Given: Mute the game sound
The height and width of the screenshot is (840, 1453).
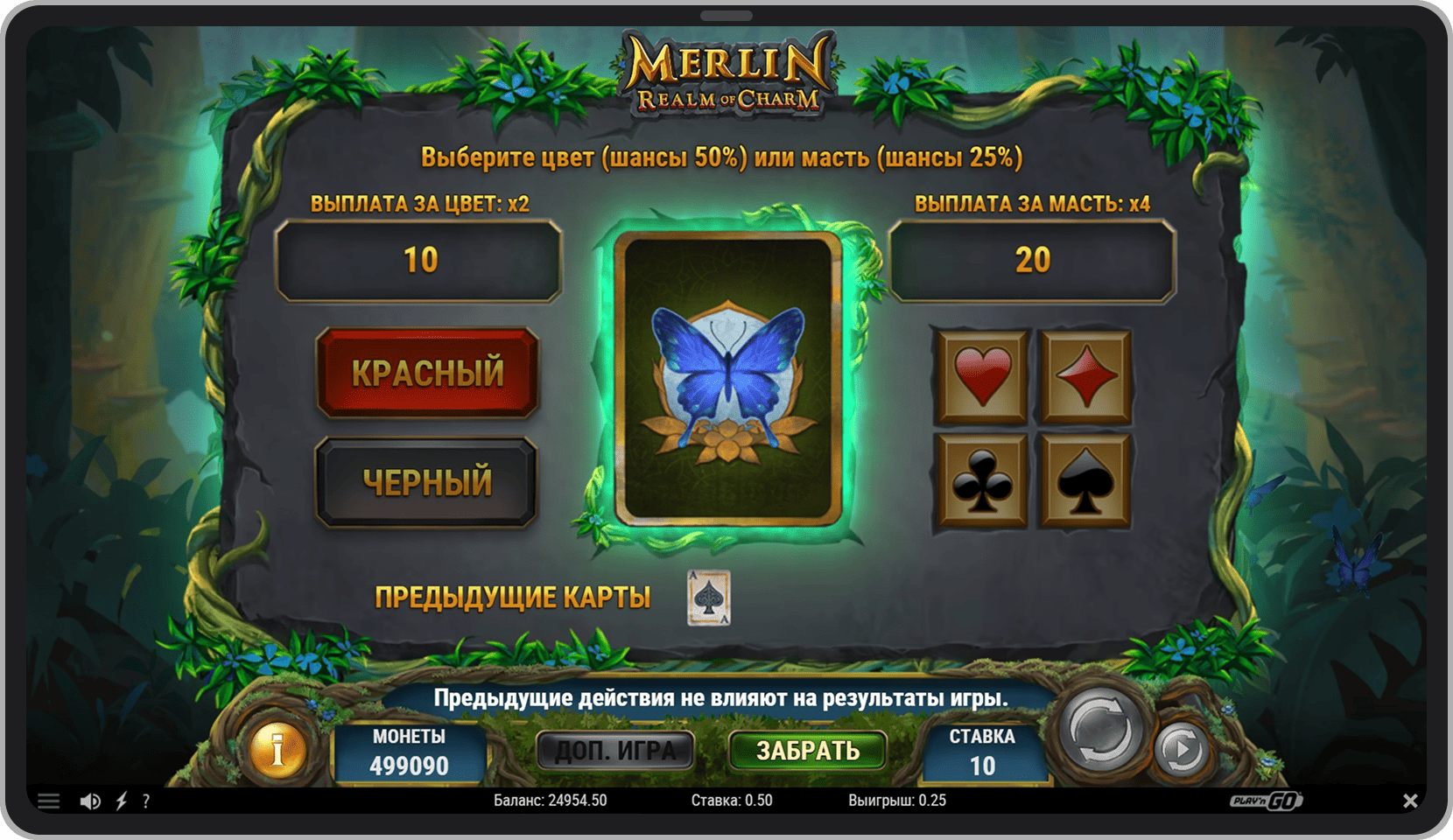Looking at the screenshot, I should 90,801.
